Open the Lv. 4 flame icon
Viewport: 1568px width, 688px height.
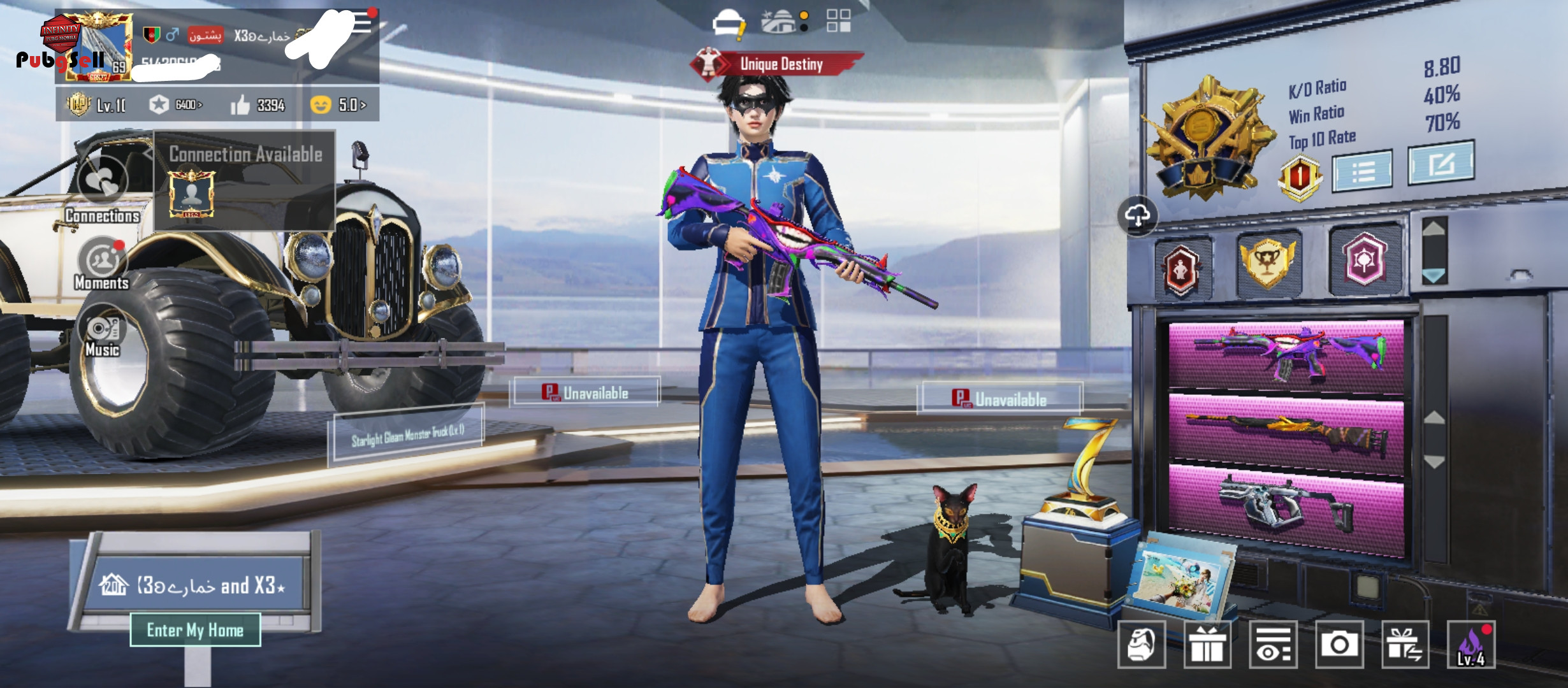1471,645
